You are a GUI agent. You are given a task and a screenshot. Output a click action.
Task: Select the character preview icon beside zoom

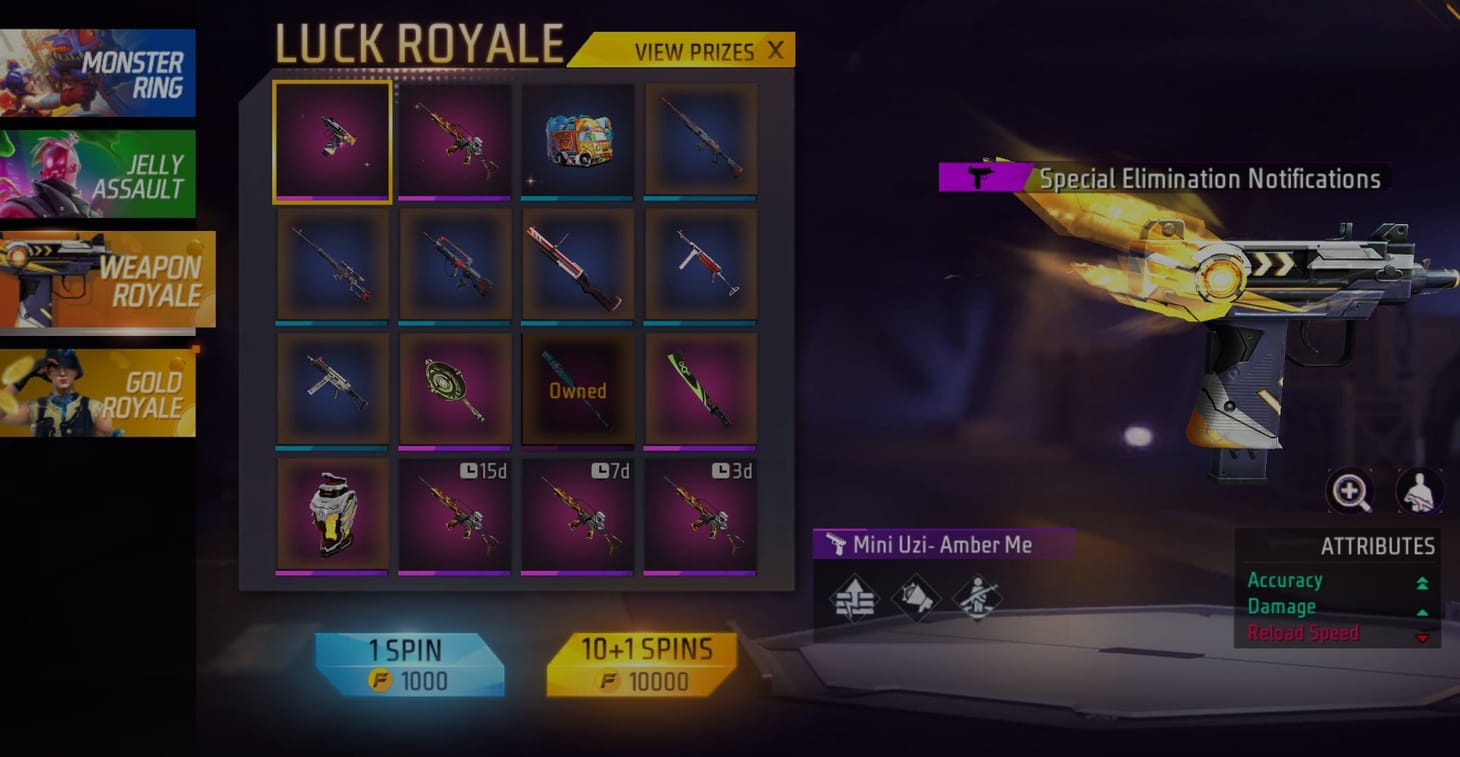point(1420,489)
